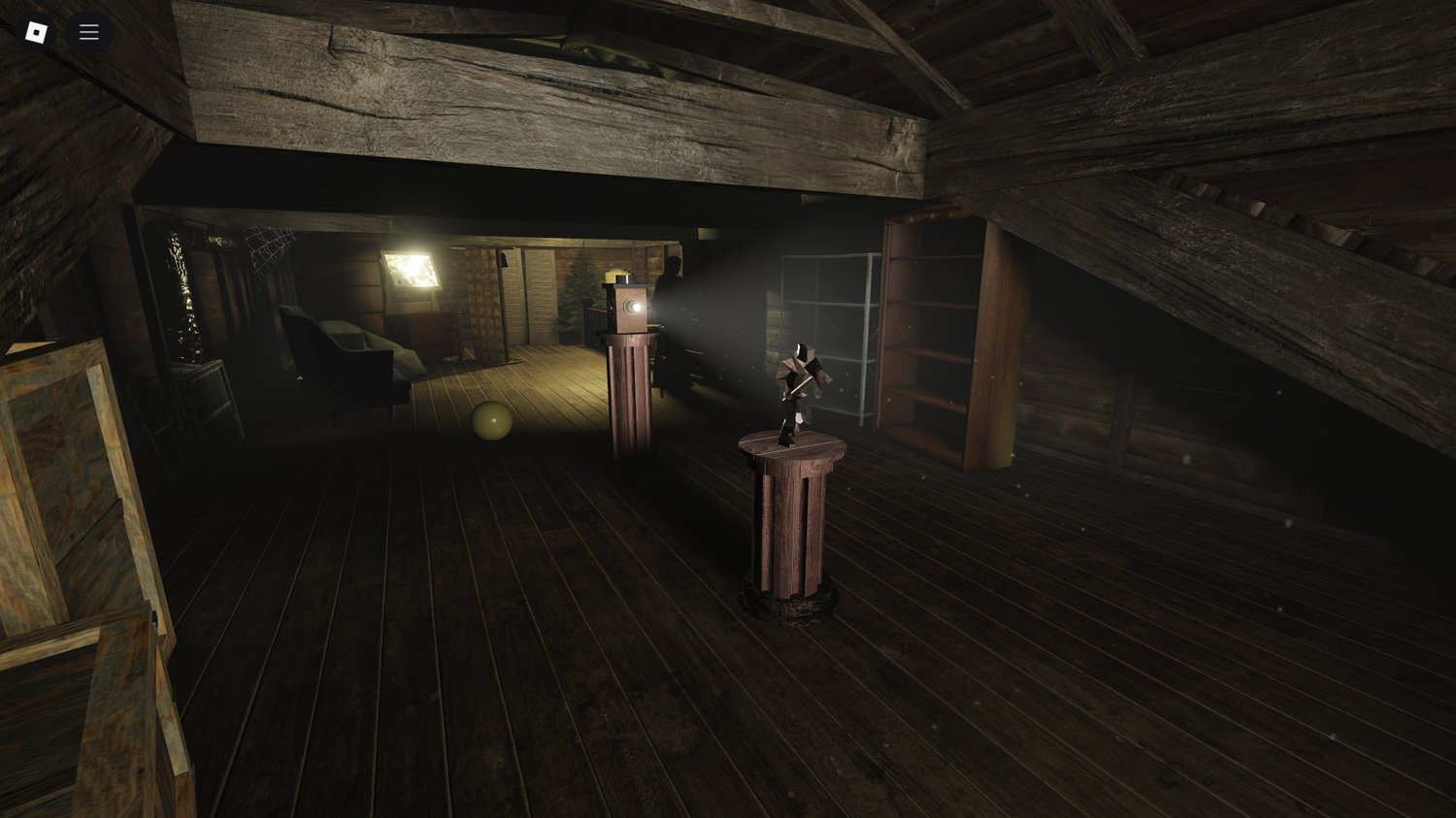The width and height of the screenshot is (1456, 818).
Task: Click the spider web in the upper-left rafters
Action: [270, 247]
